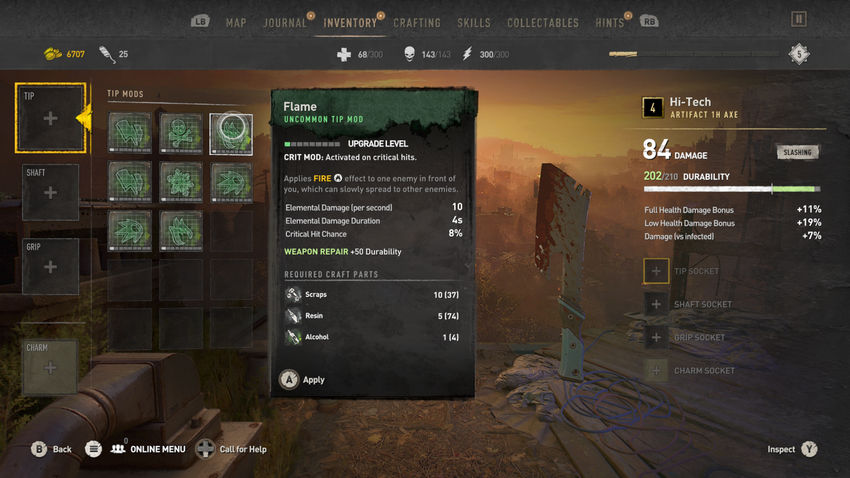Viewport: 850px width, 478px height.
Task: Go to the Crafting tab
Action: [417, 22]
